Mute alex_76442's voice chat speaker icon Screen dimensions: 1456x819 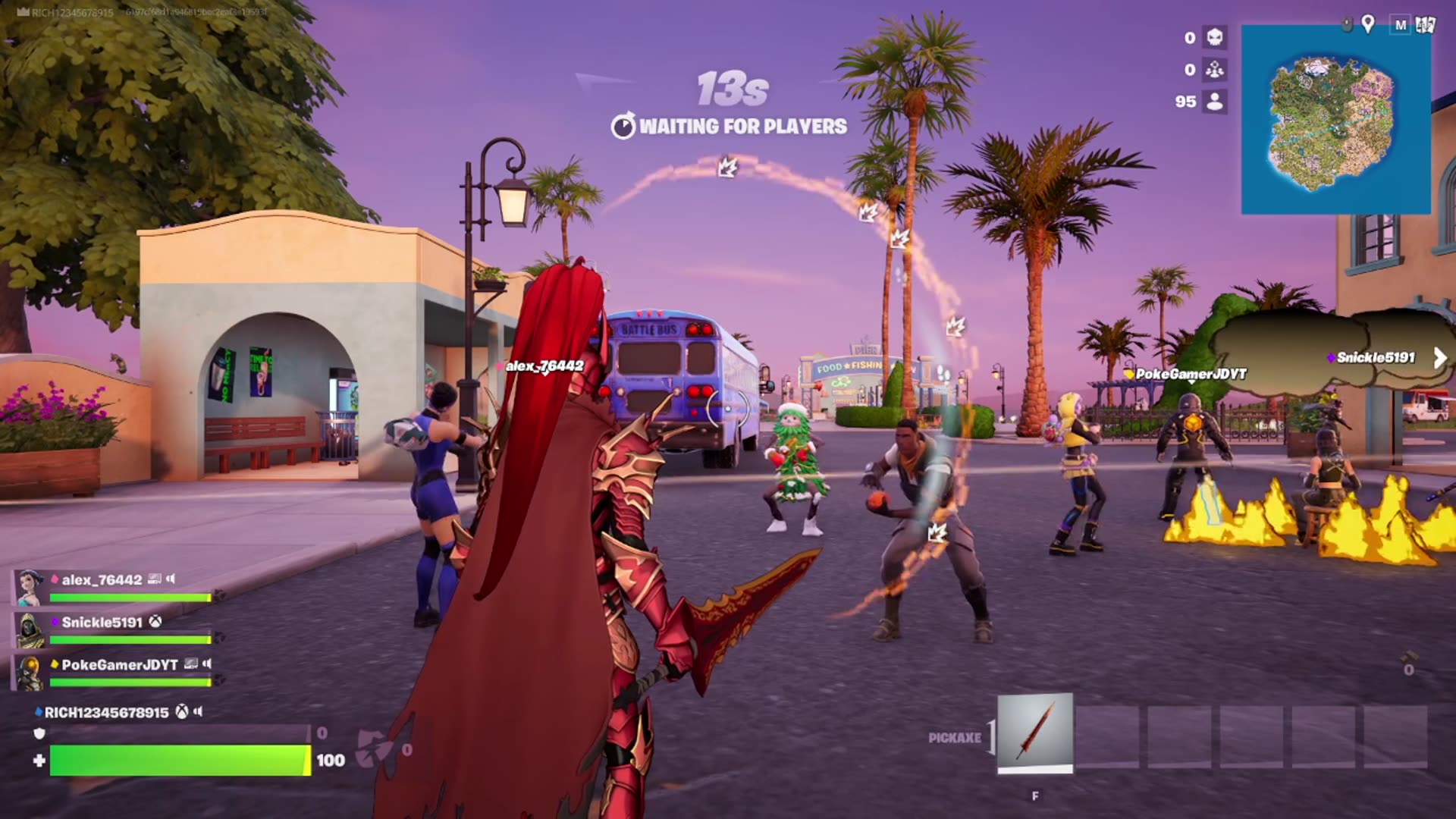(171, 579)
